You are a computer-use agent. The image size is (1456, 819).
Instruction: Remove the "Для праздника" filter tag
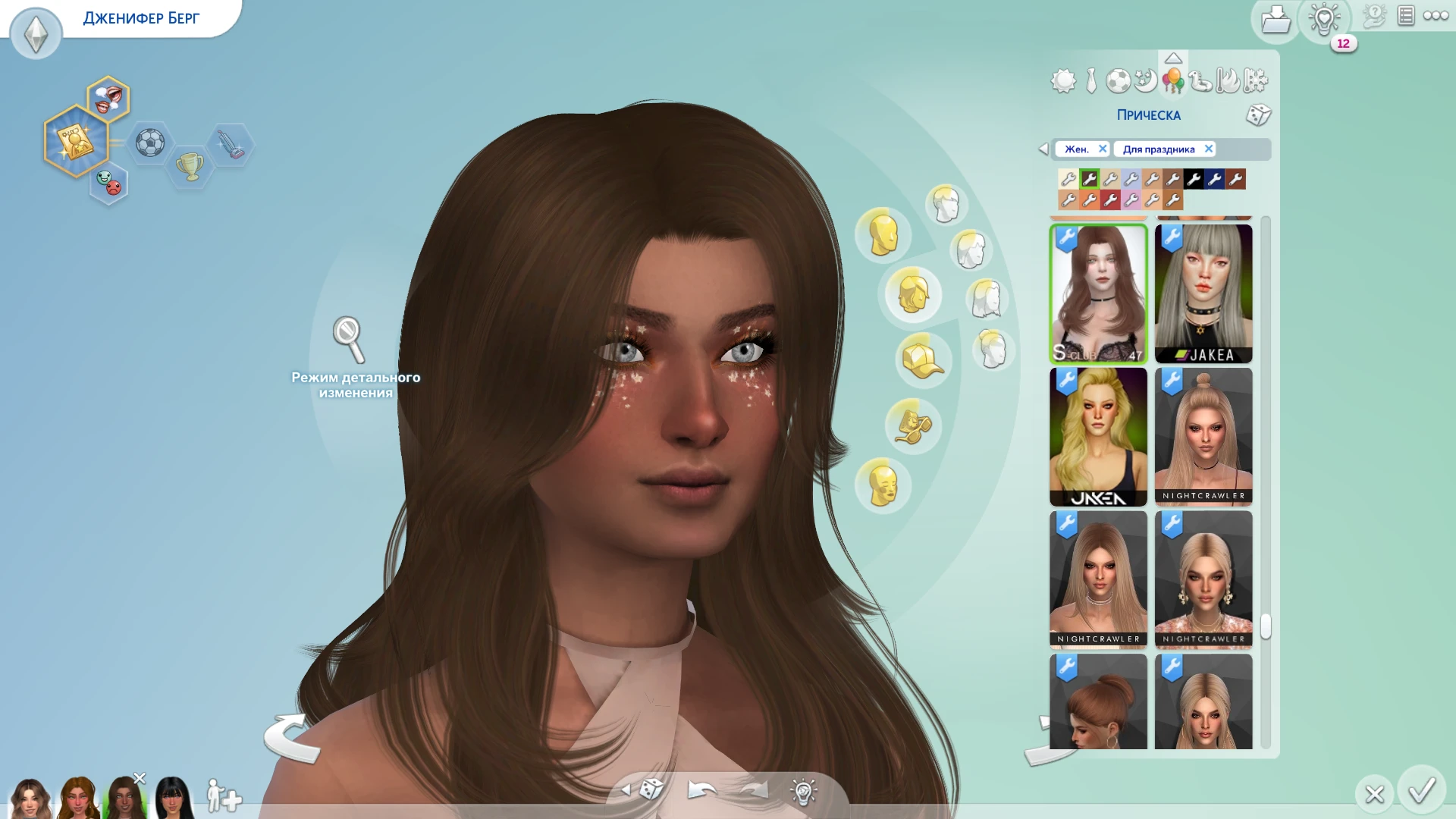[x=1209, y=149]
